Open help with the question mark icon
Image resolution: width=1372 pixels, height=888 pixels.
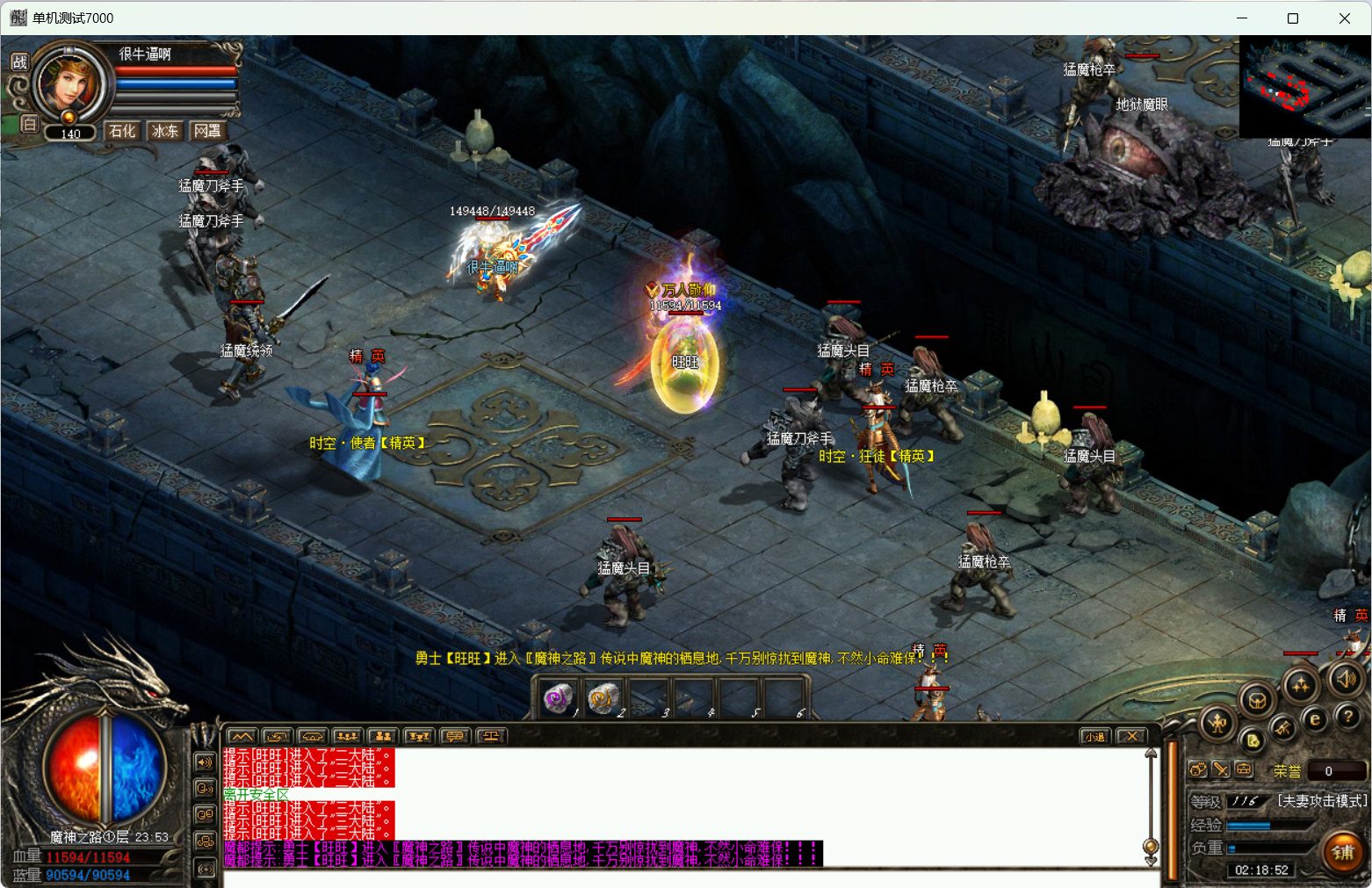(x=1348, y=717)
